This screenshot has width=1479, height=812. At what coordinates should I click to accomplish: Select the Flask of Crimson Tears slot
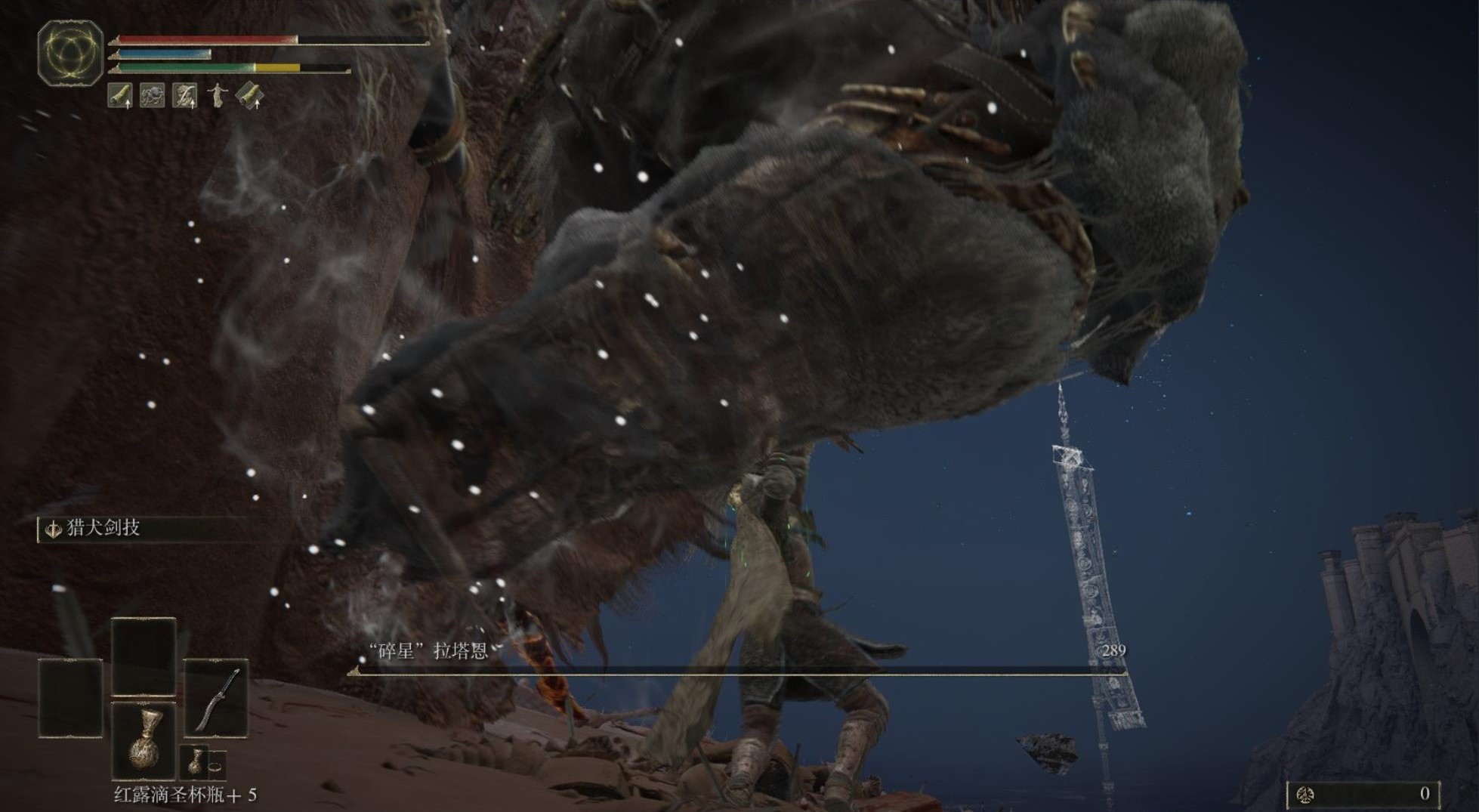[x=144, y=740]
